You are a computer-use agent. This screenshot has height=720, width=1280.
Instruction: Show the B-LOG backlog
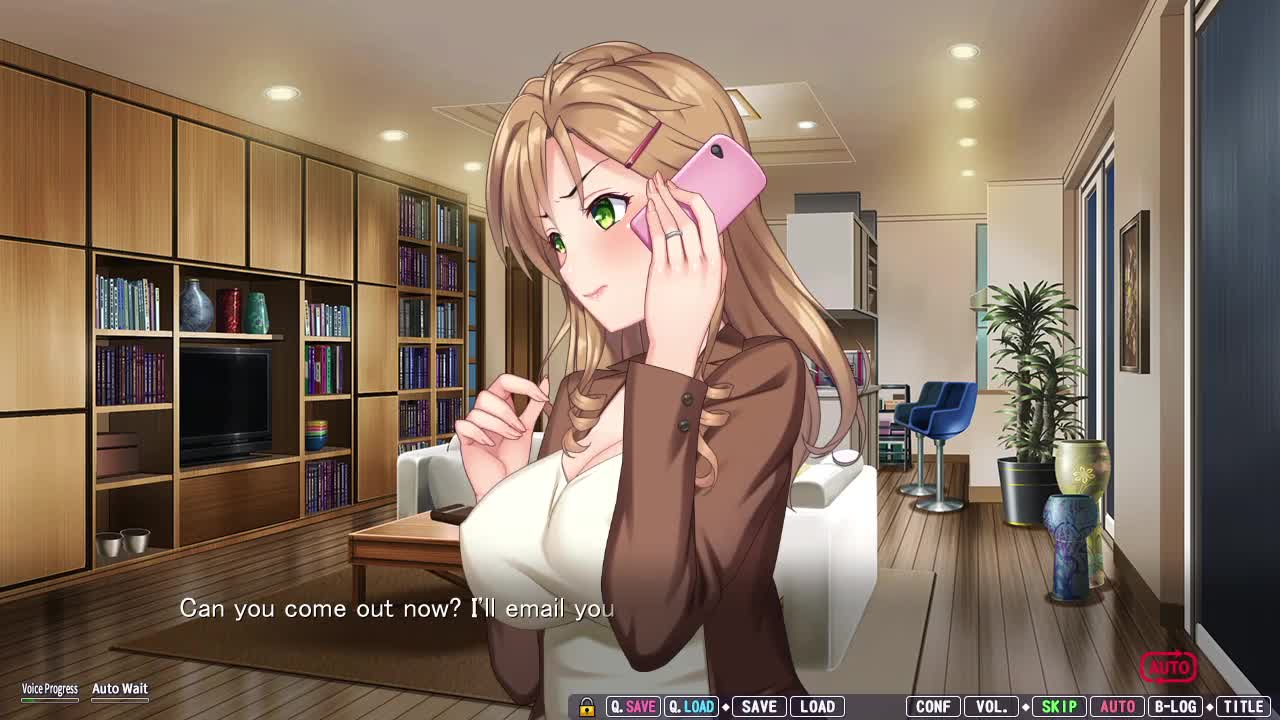(x=1175, y=707)
